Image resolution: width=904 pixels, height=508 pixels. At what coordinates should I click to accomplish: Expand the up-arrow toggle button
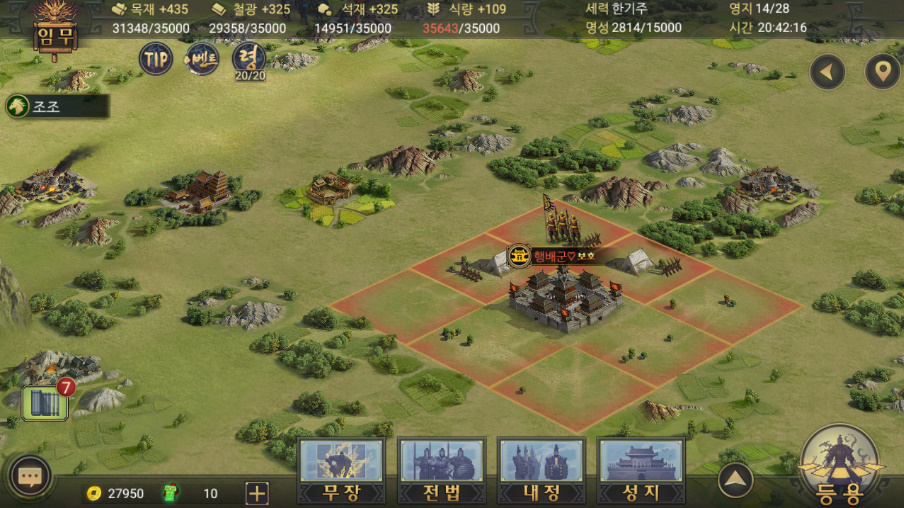click(x=736, y=480)
